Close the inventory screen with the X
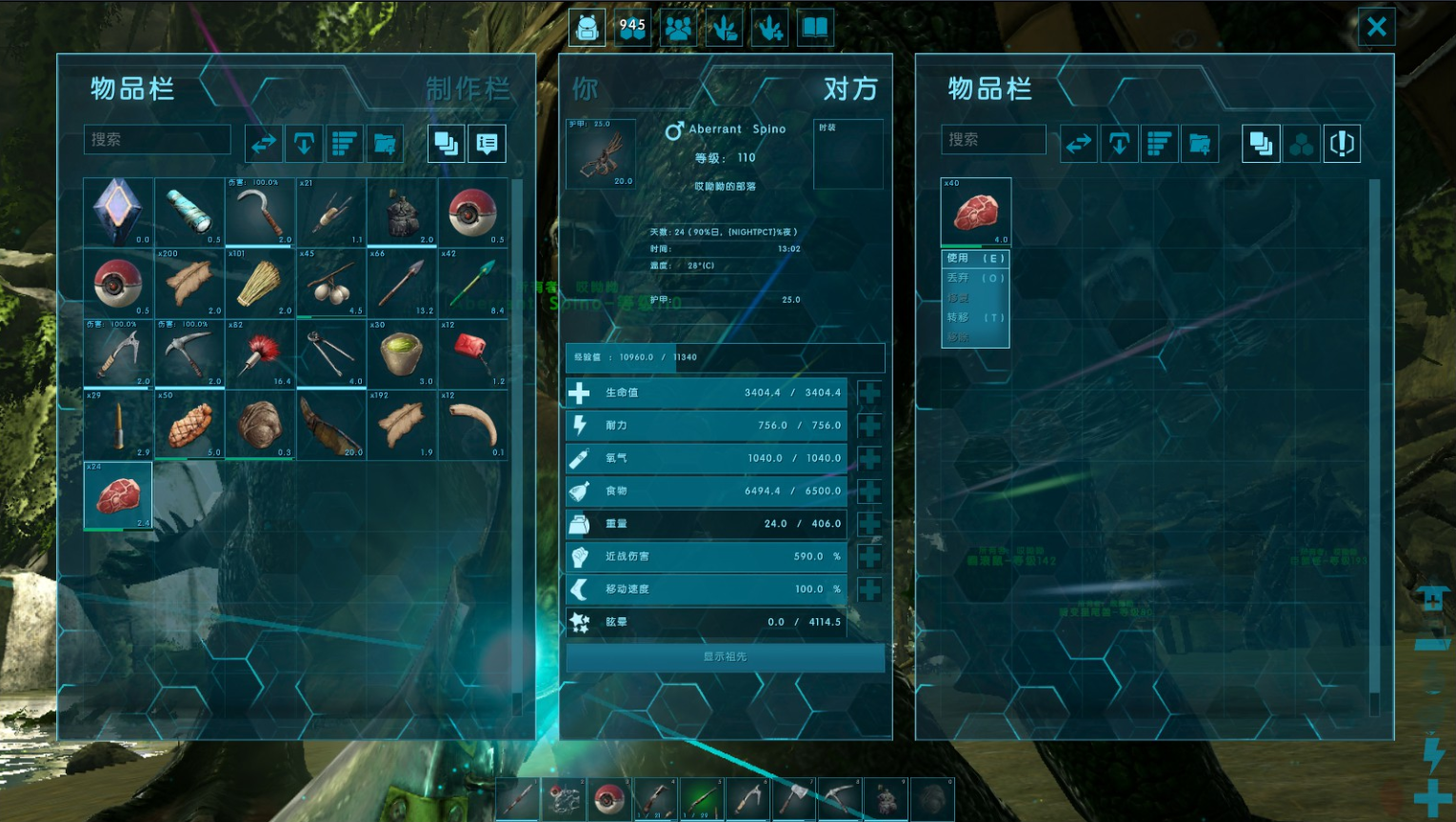 (1376, 28)
